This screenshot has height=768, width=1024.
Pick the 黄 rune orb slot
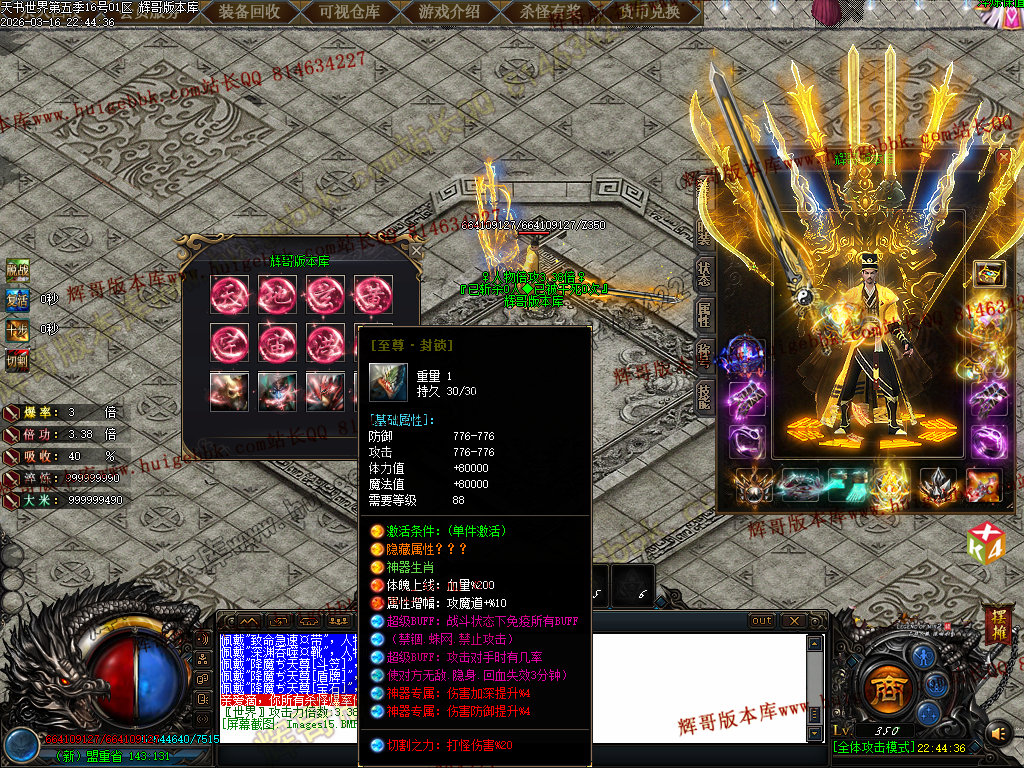(373, 295)
